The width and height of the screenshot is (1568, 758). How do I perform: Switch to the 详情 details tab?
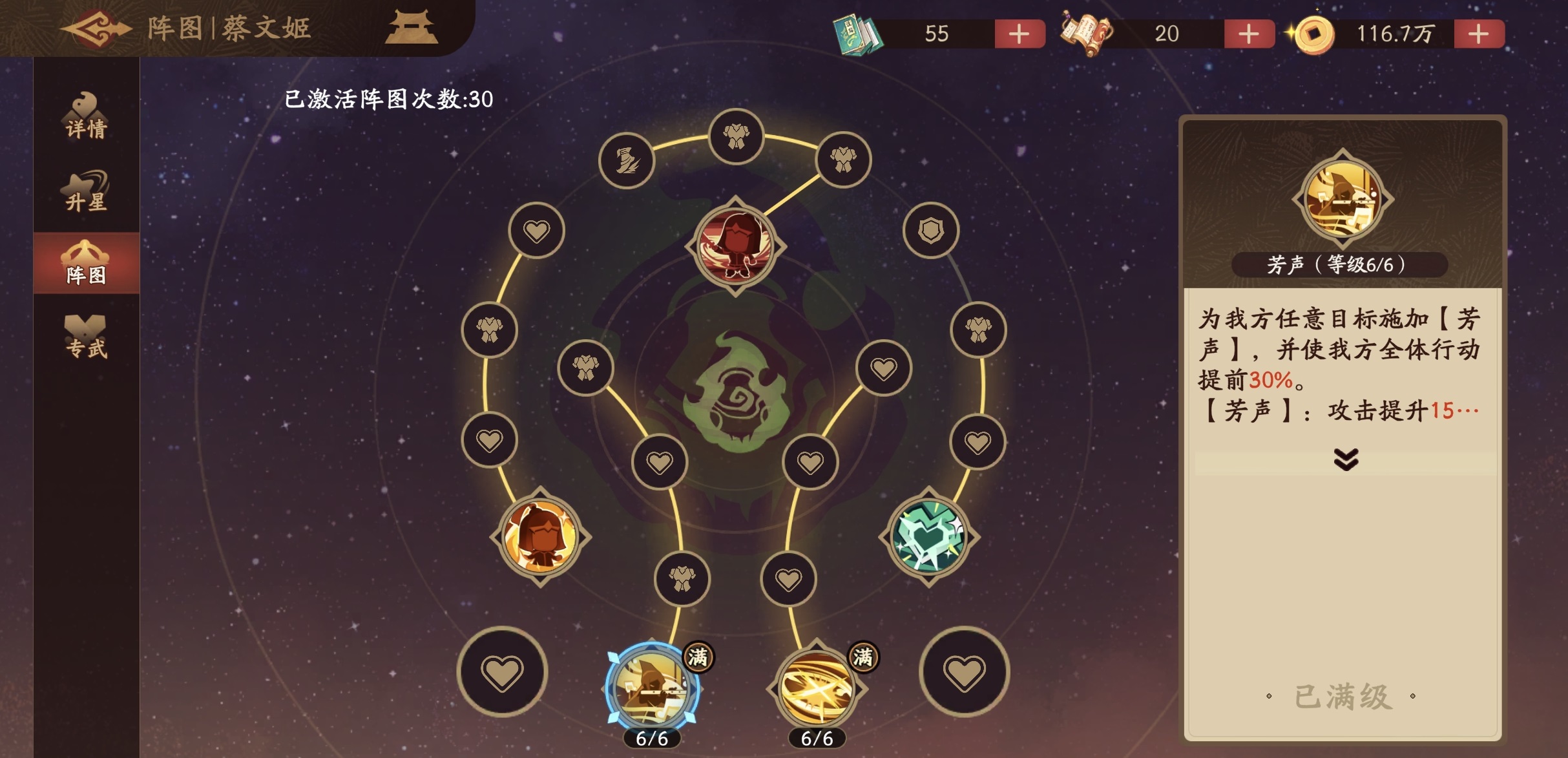pyautogui.click(x=86, y=118)
